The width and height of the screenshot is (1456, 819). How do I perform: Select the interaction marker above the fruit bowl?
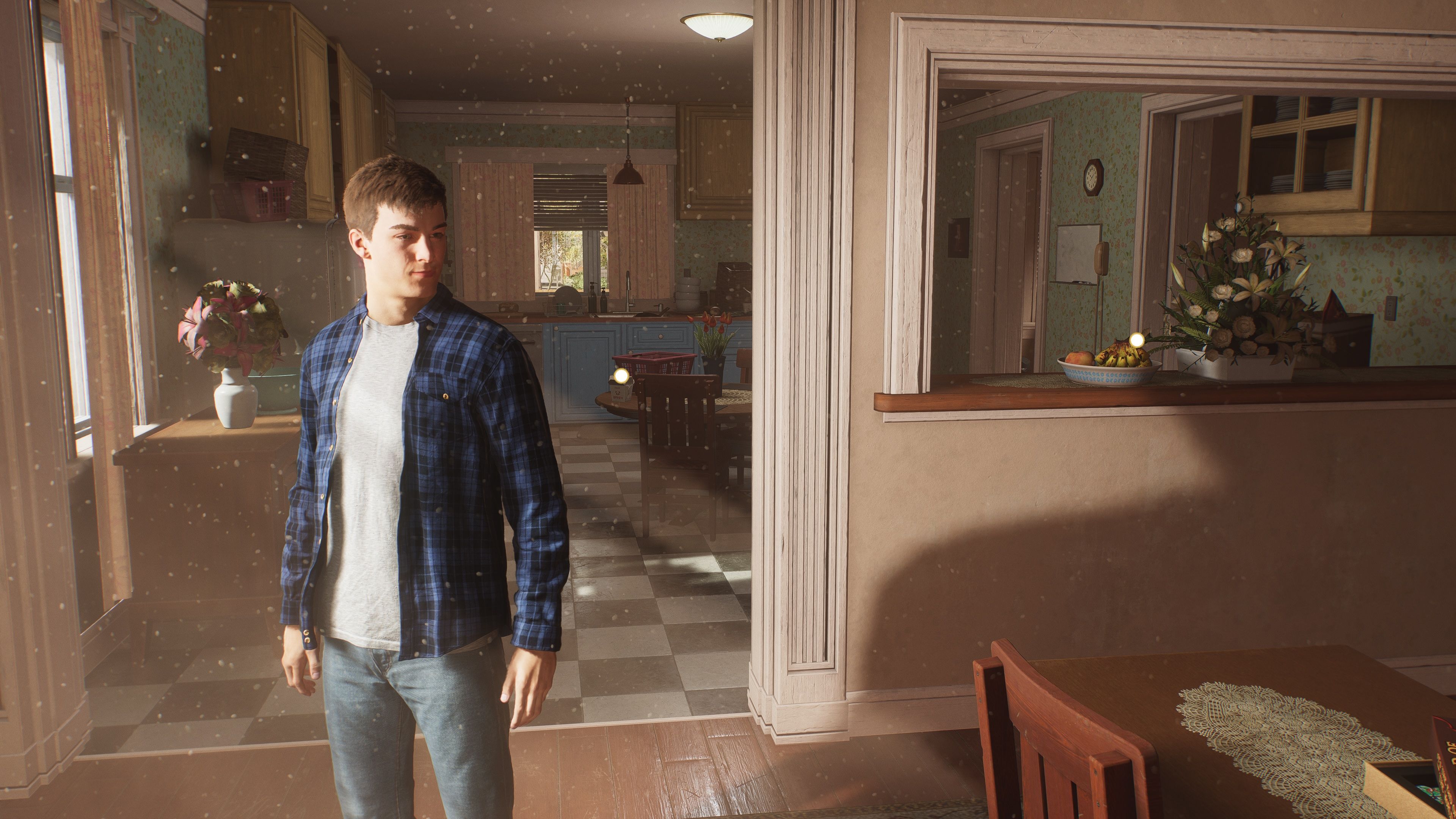(x=1137, y=340)
